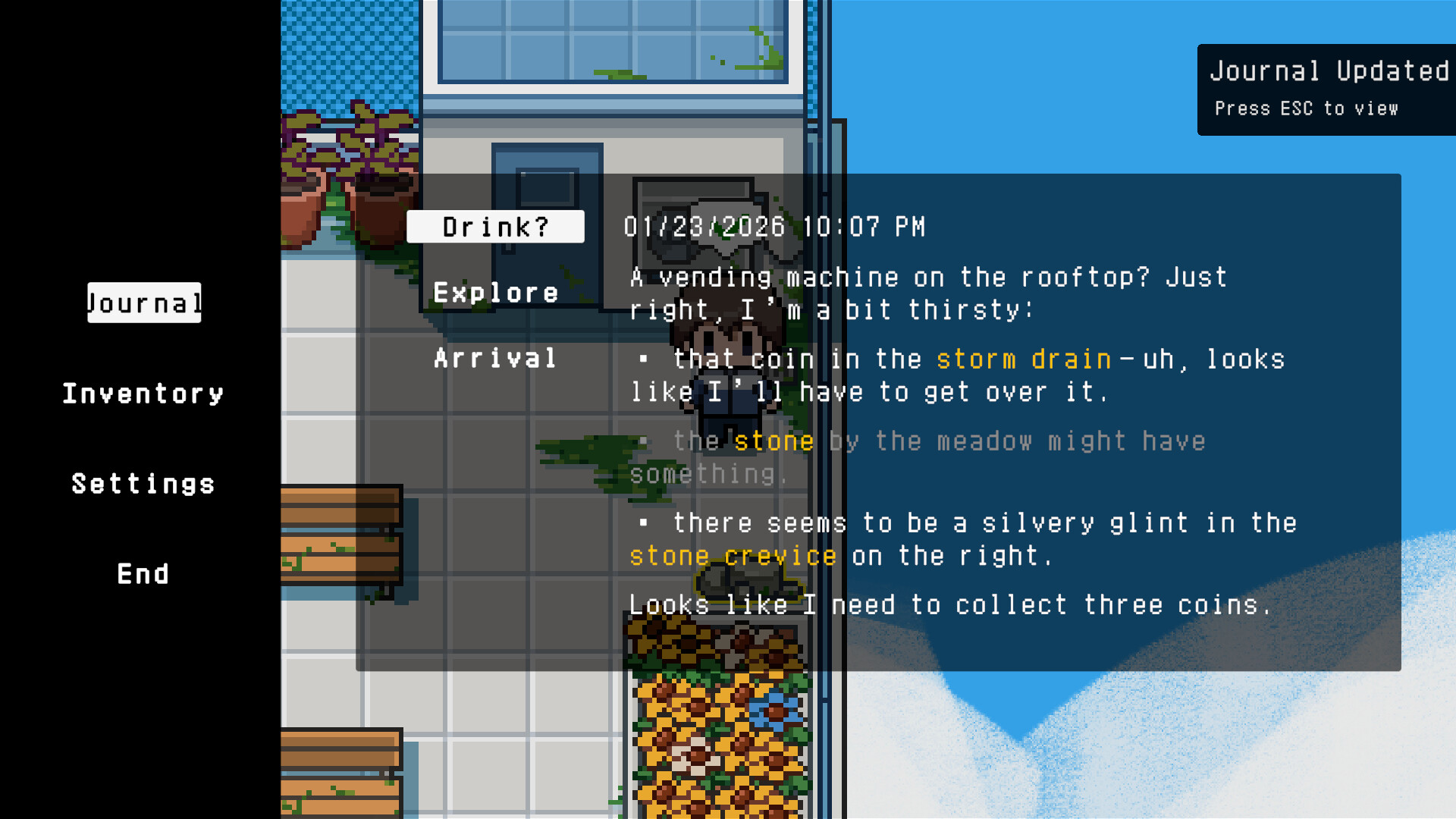This screenshot has width=1456, height=819.
Task: Select the stone crevice highlighted text
Action: 733,555
